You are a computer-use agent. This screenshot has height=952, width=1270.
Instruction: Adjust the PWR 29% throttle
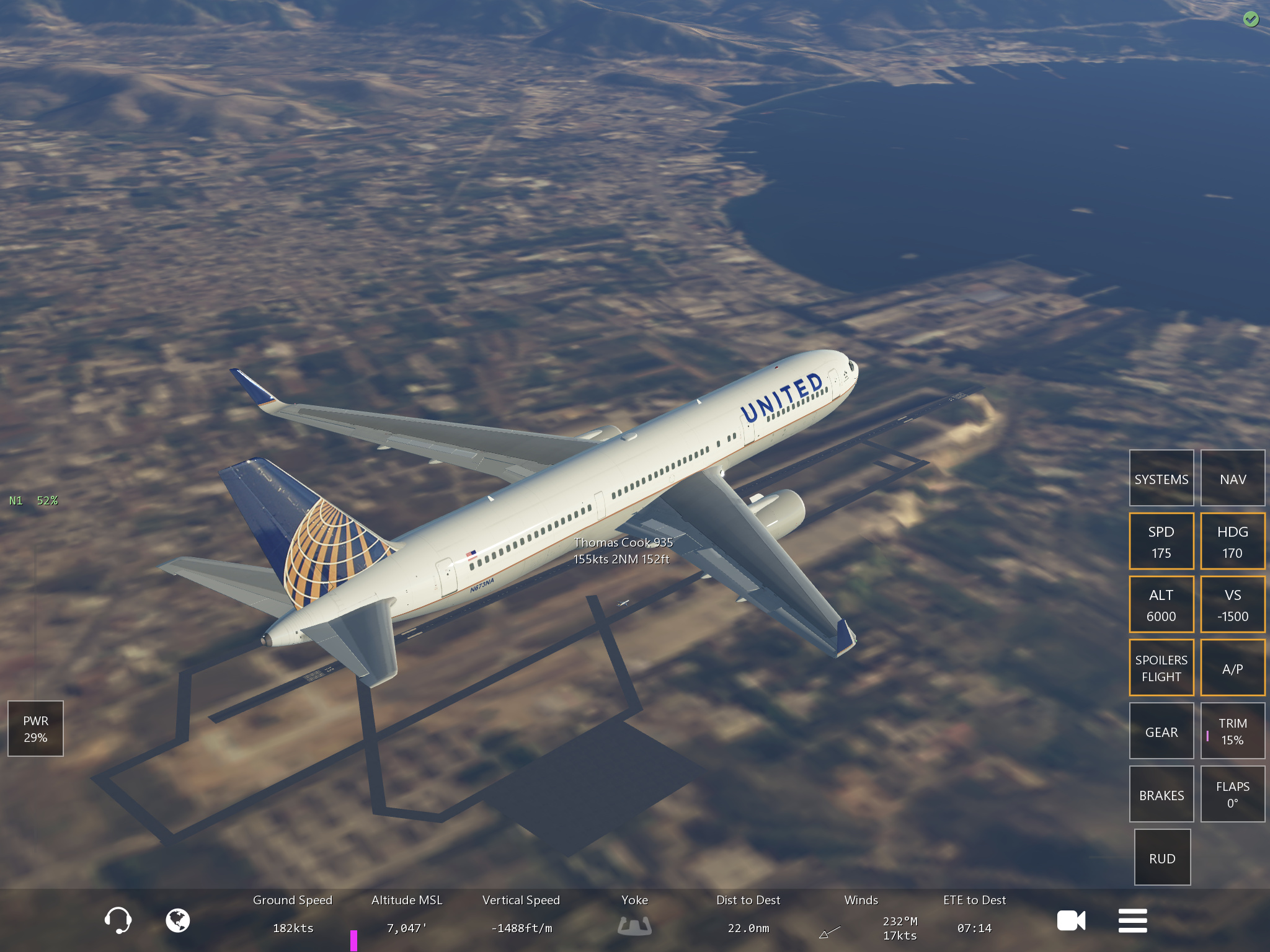coord(35,729)
